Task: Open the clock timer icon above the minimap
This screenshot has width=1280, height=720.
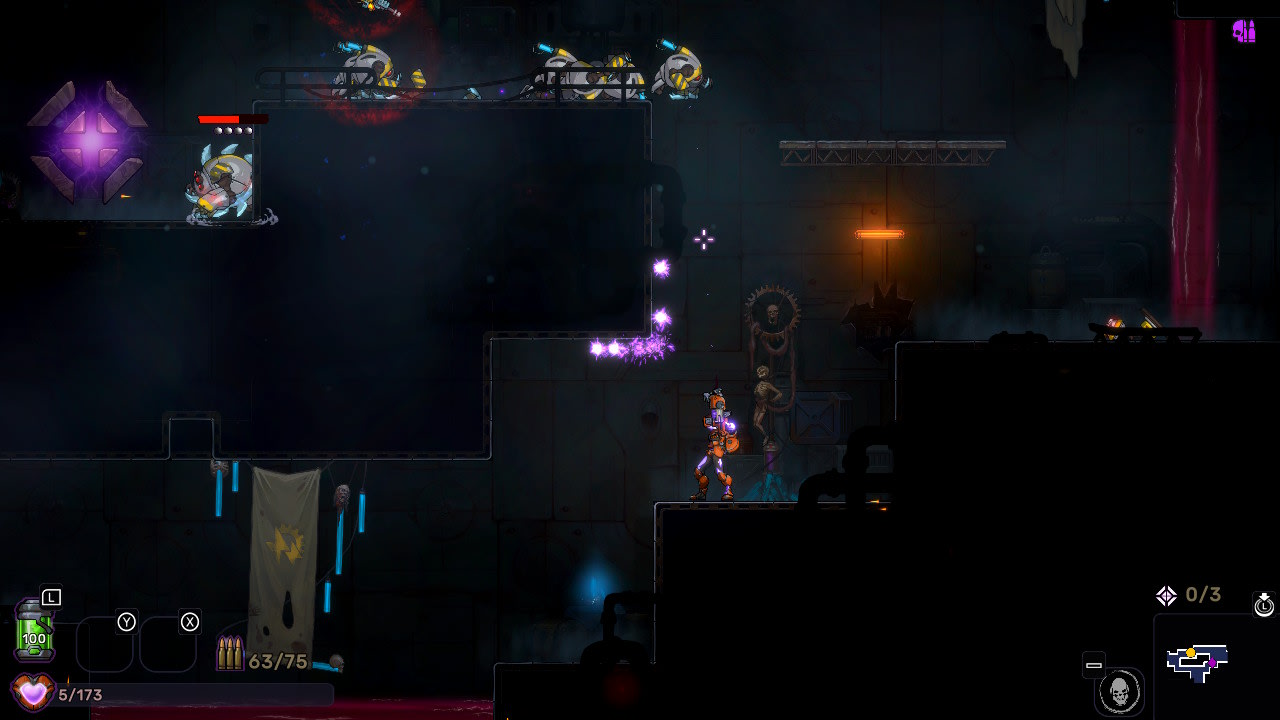Action: (x=1262, y=607)
